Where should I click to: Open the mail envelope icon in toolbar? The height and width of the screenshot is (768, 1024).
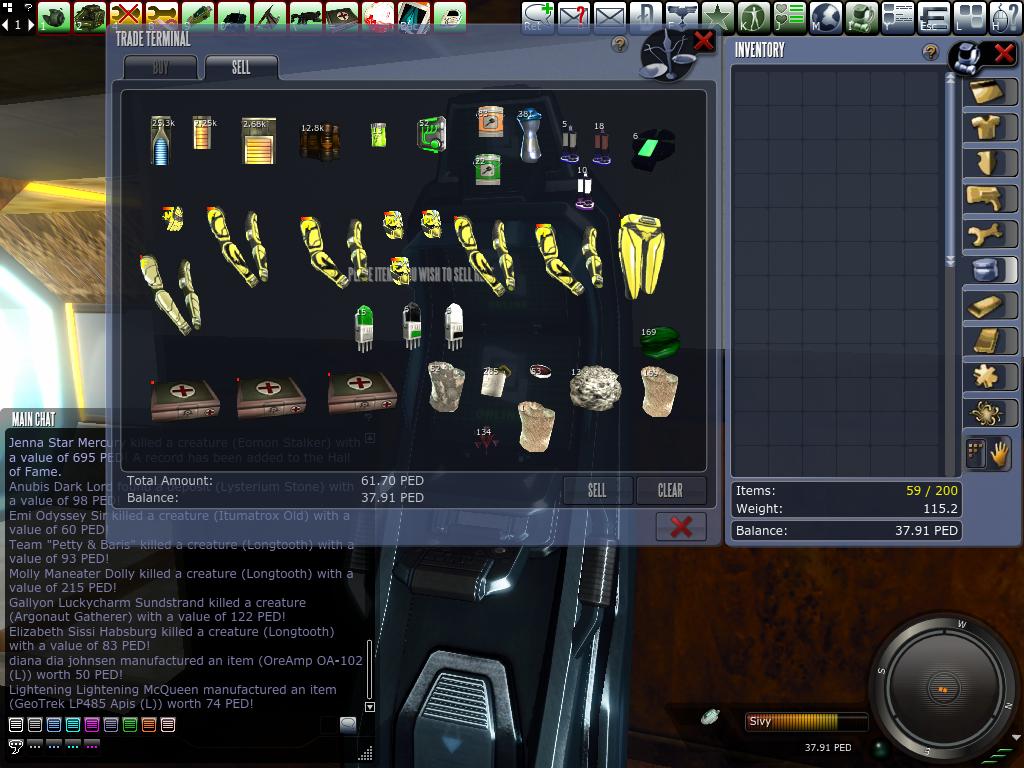pyautogui.click(x=609, y=16)
